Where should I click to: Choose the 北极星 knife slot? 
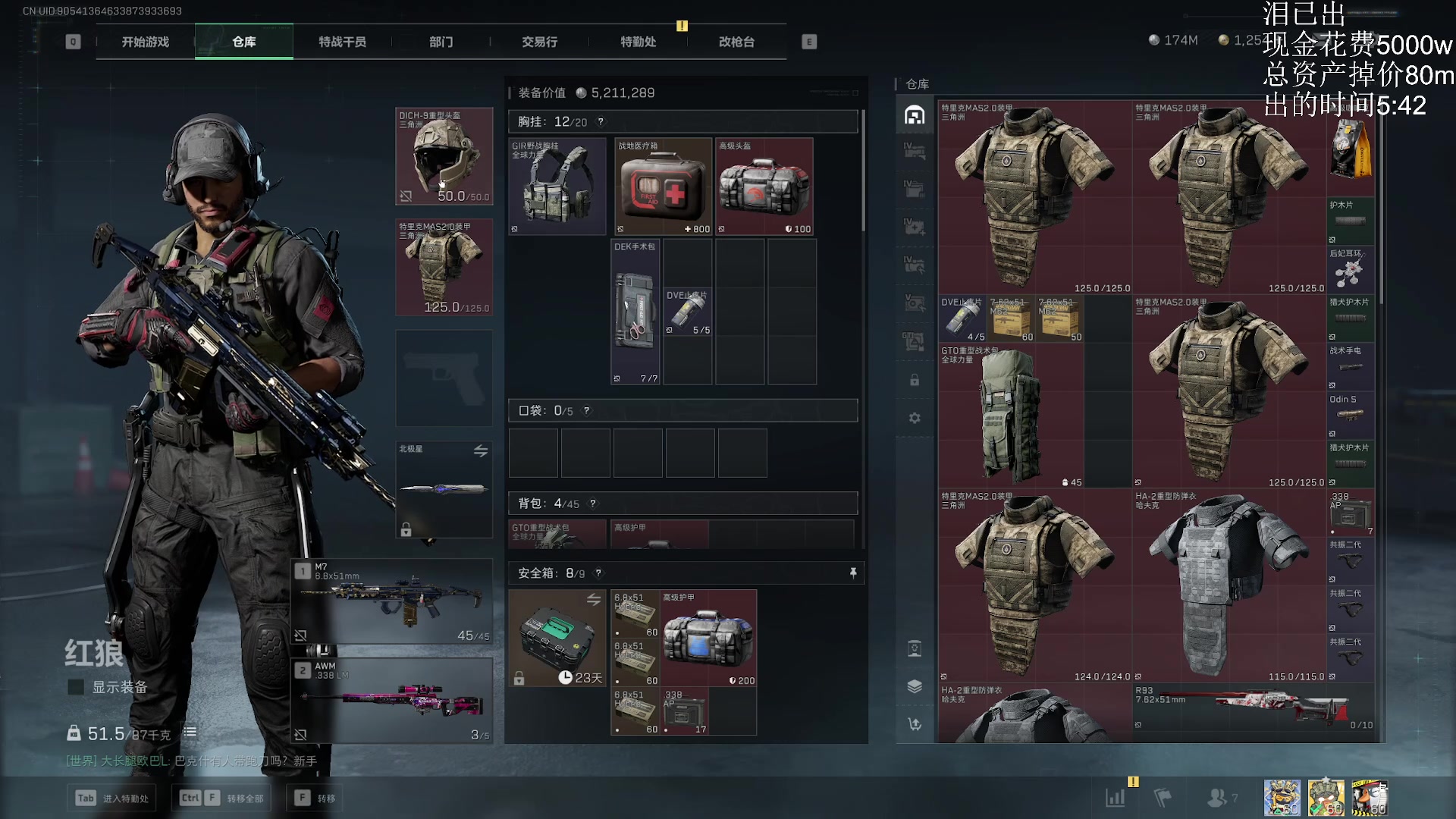click(444, 489)
